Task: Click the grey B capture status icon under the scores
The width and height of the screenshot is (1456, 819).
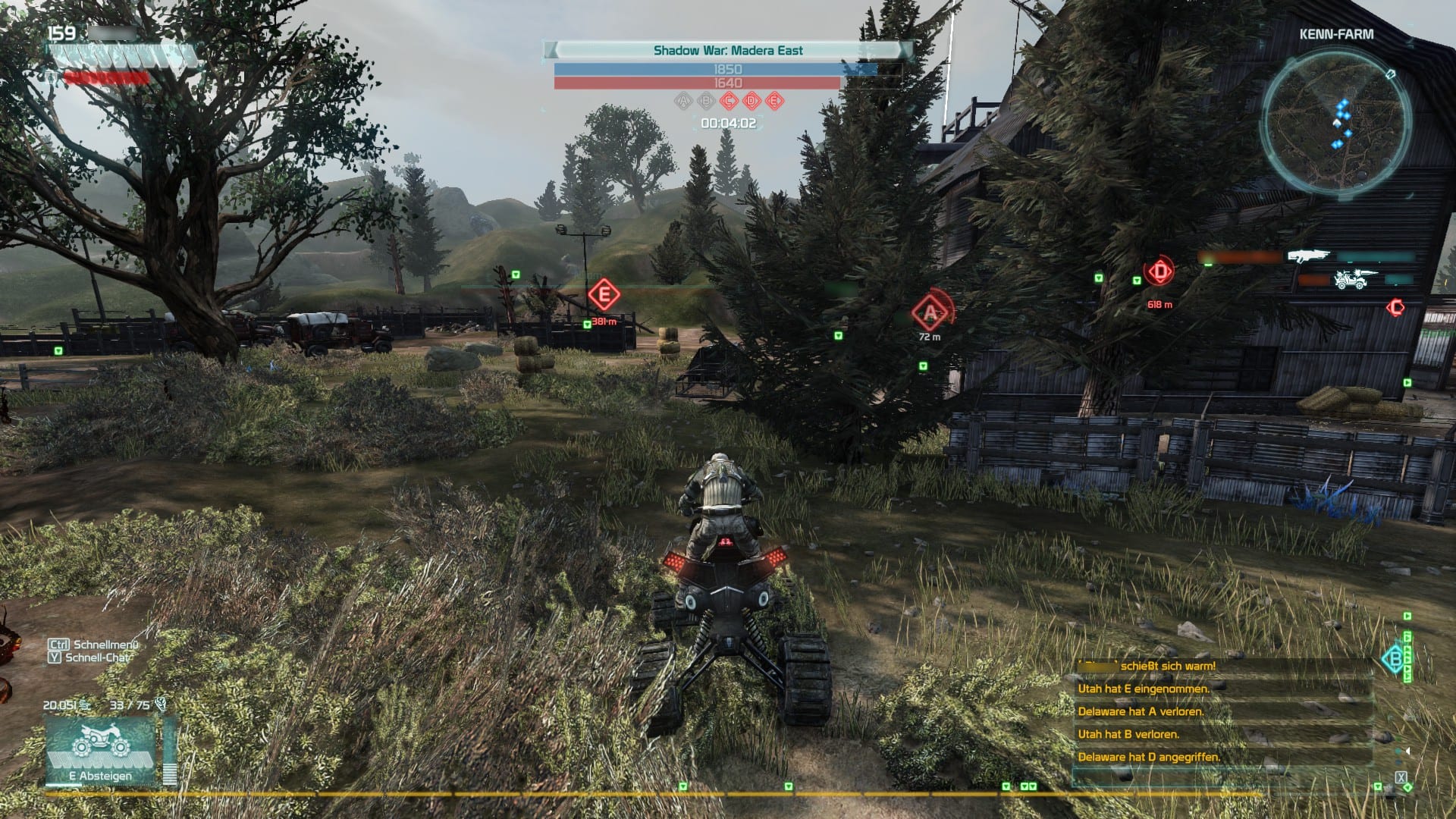Action: [x=706, y=101]
